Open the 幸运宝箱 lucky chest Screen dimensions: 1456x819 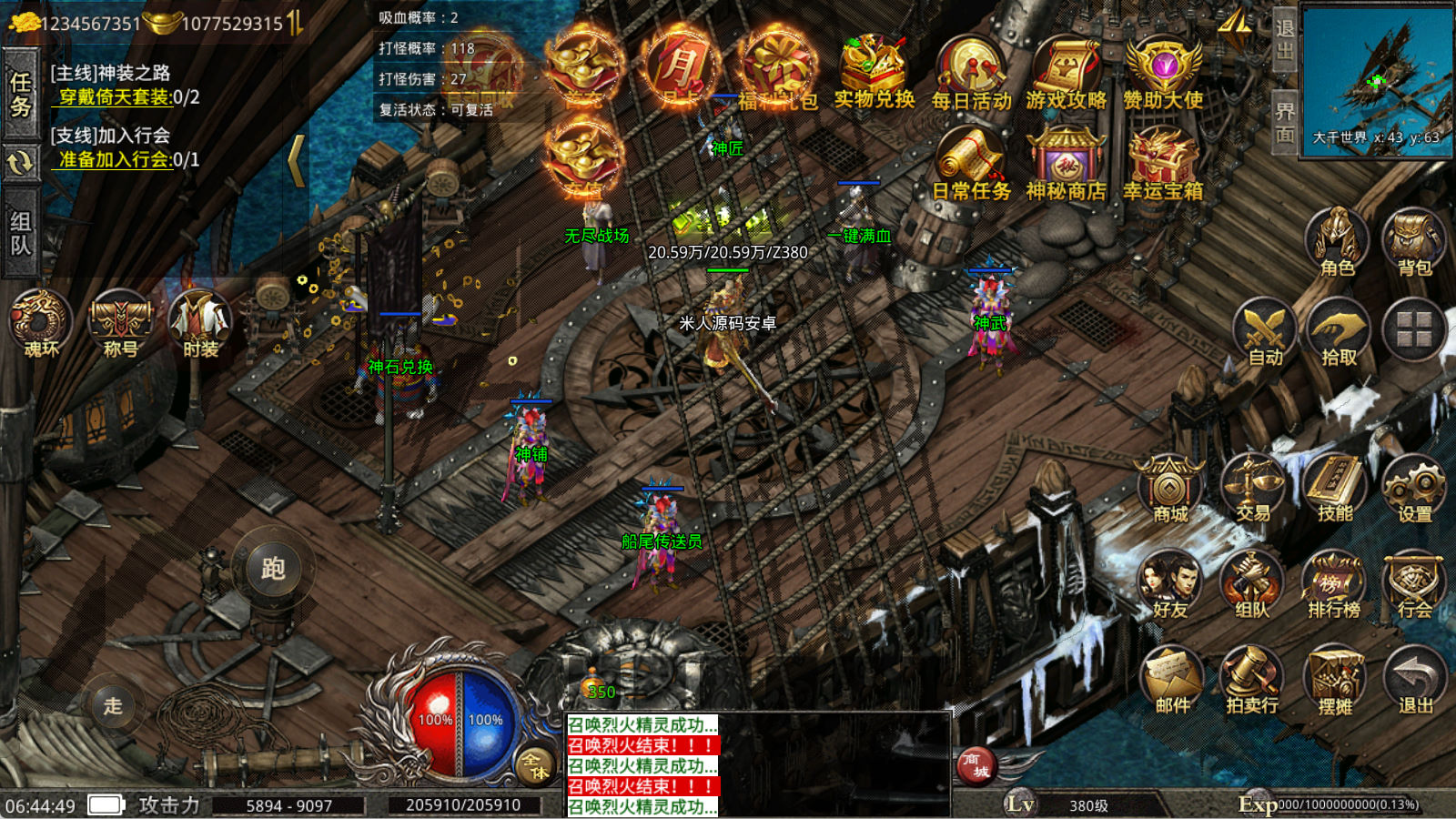click(x=1162, y=162)
